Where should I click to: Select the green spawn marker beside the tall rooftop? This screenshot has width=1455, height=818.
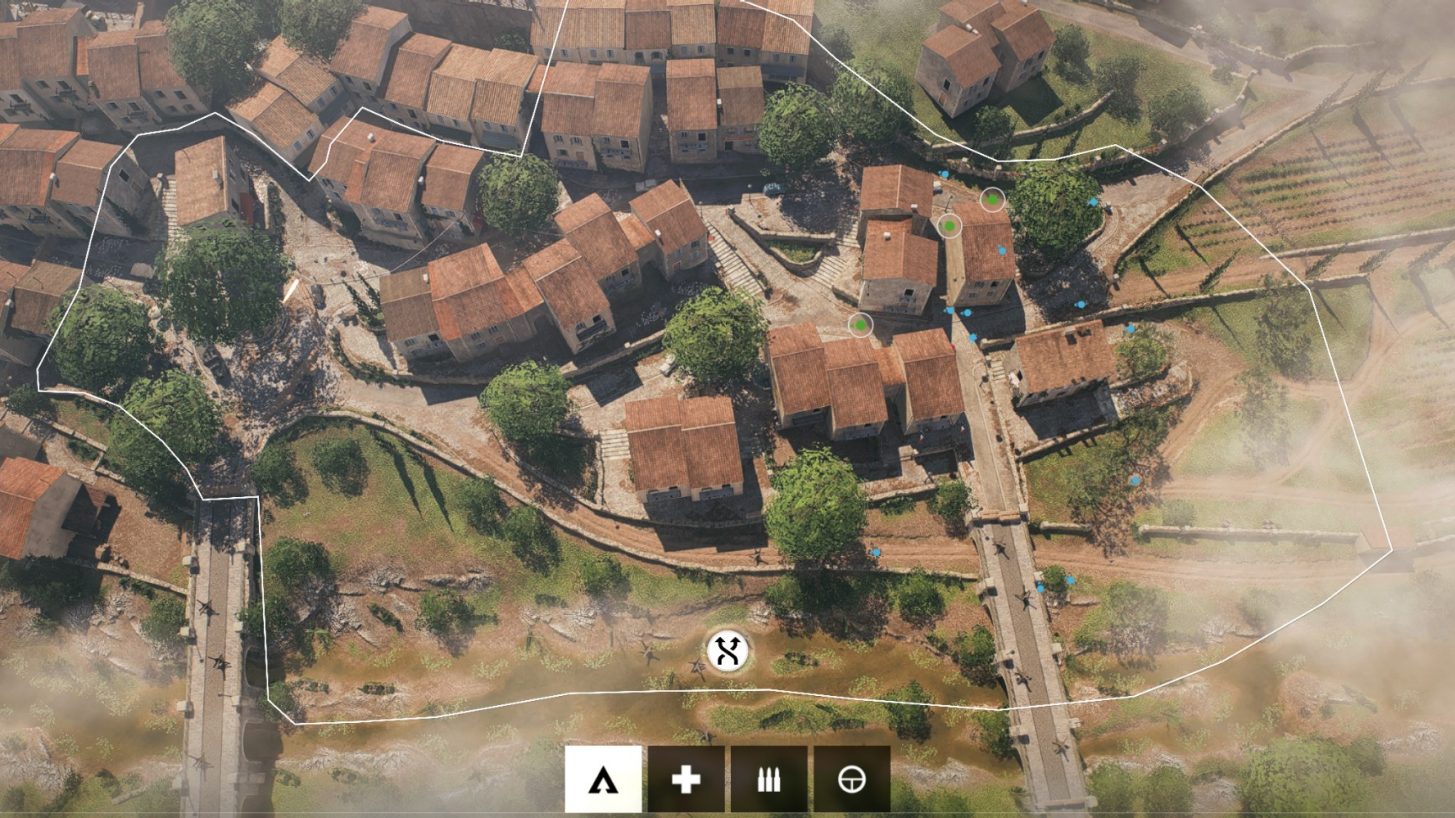coord(947,226)
